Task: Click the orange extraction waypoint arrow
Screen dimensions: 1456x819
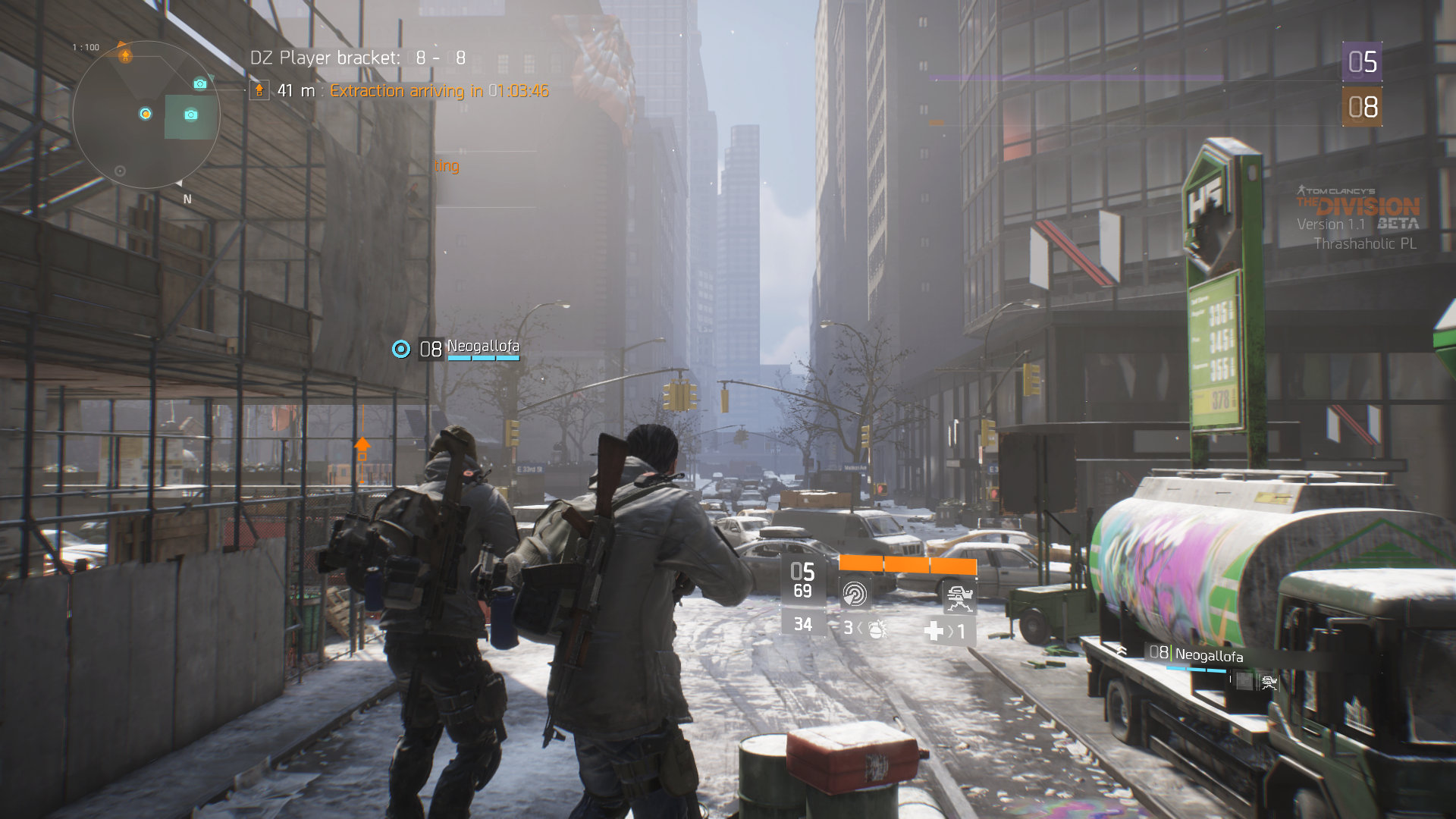Action: pos(362,447)
